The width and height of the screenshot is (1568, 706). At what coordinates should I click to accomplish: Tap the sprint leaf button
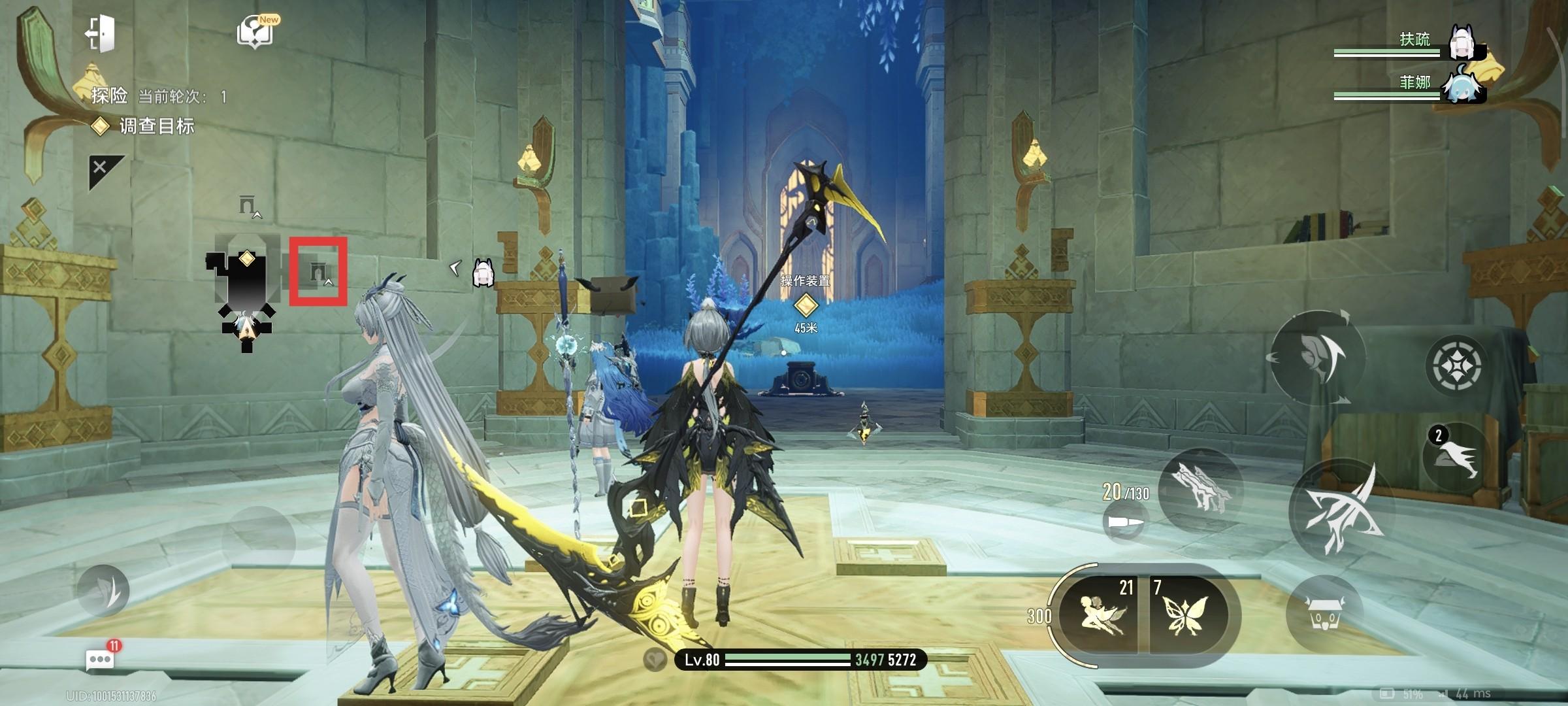tap(103, 590)
